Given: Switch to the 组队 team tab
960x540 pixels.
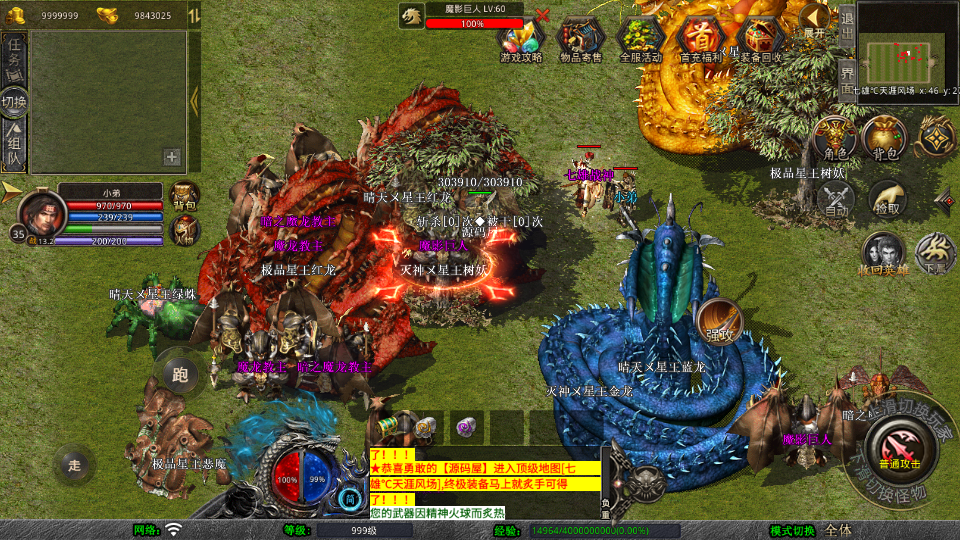Looking at the screenshot, I should coord(15,146).
